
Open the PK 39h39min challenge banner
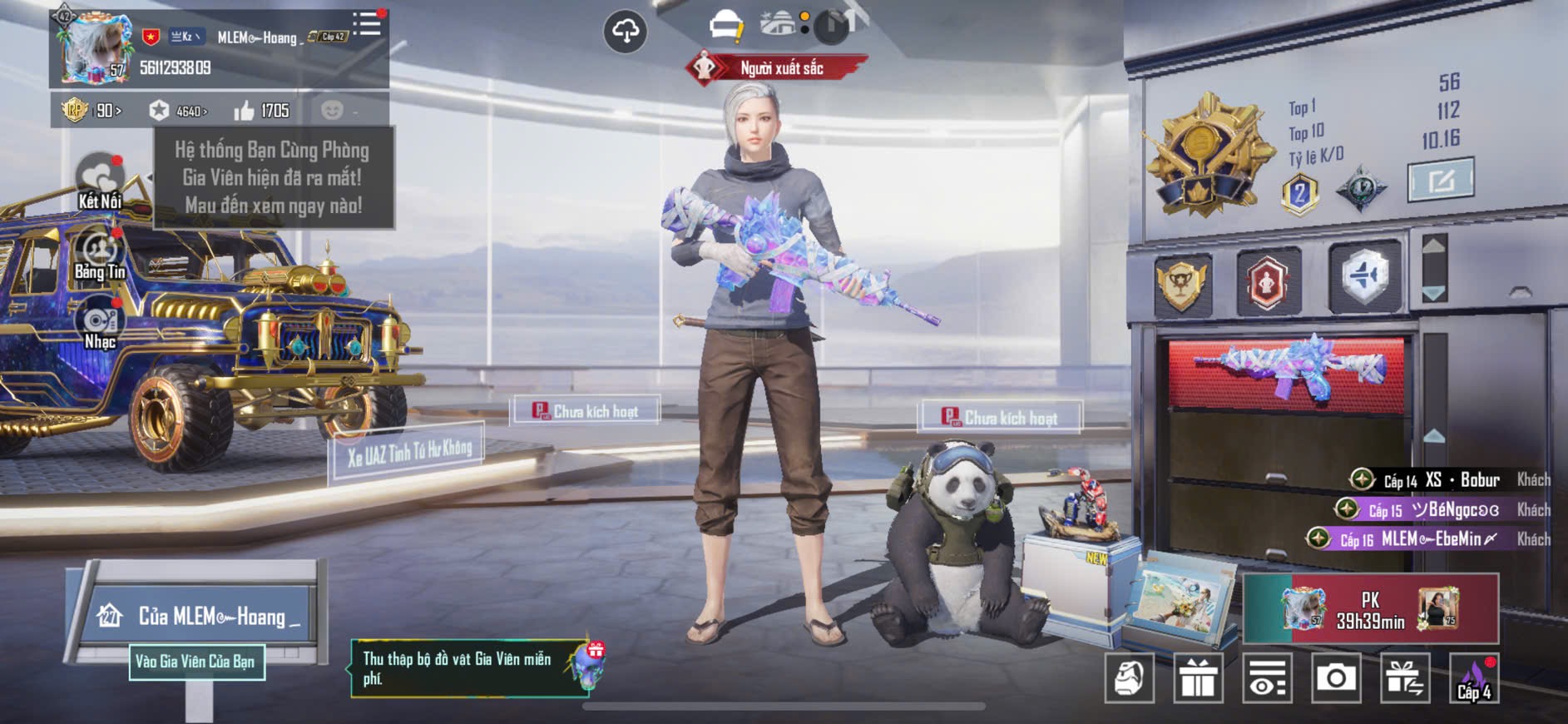(x=1370, y=609)
